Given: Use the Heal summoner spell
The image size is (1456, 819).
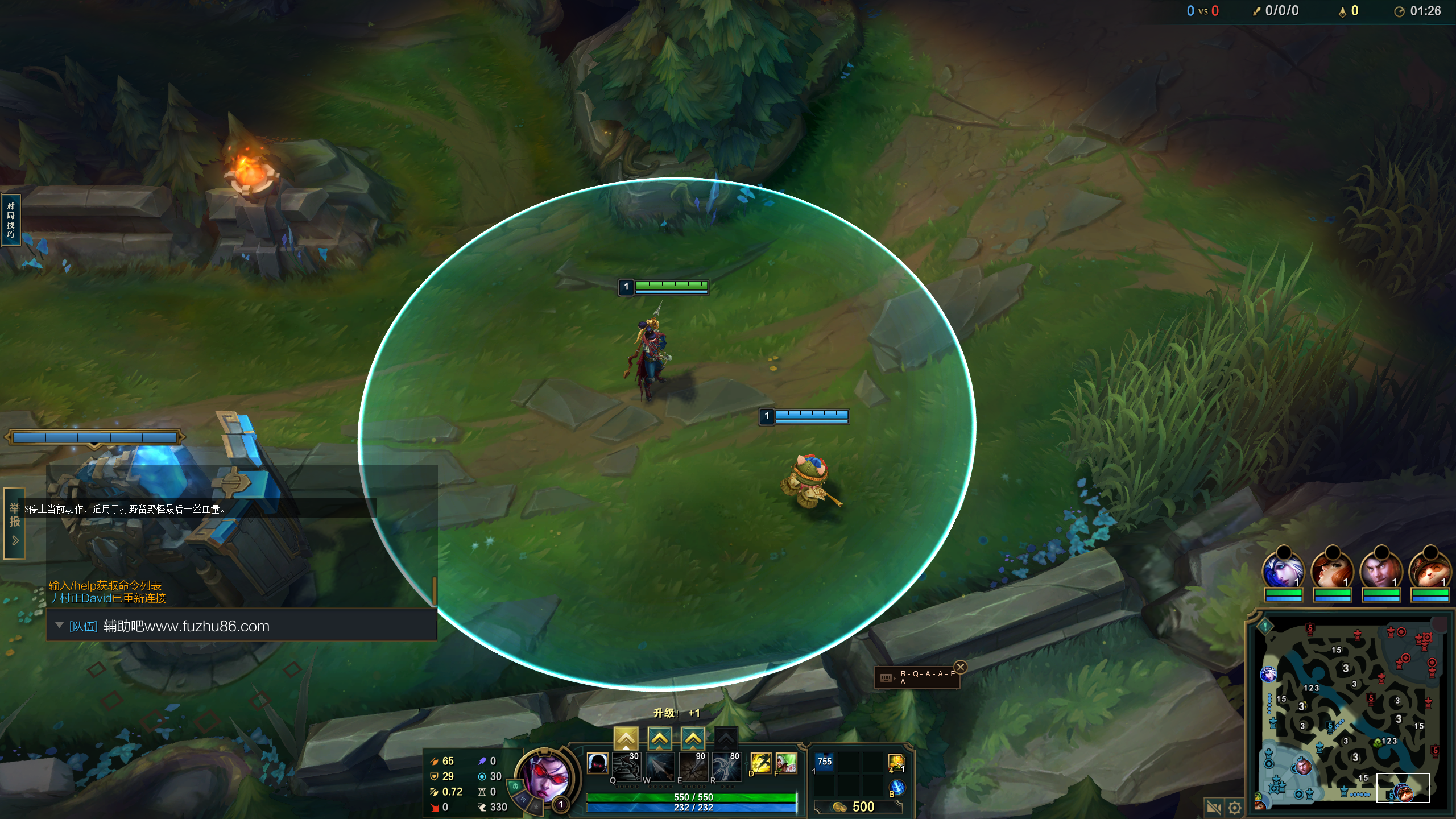Looking at the screenshot, I should 786,763.
